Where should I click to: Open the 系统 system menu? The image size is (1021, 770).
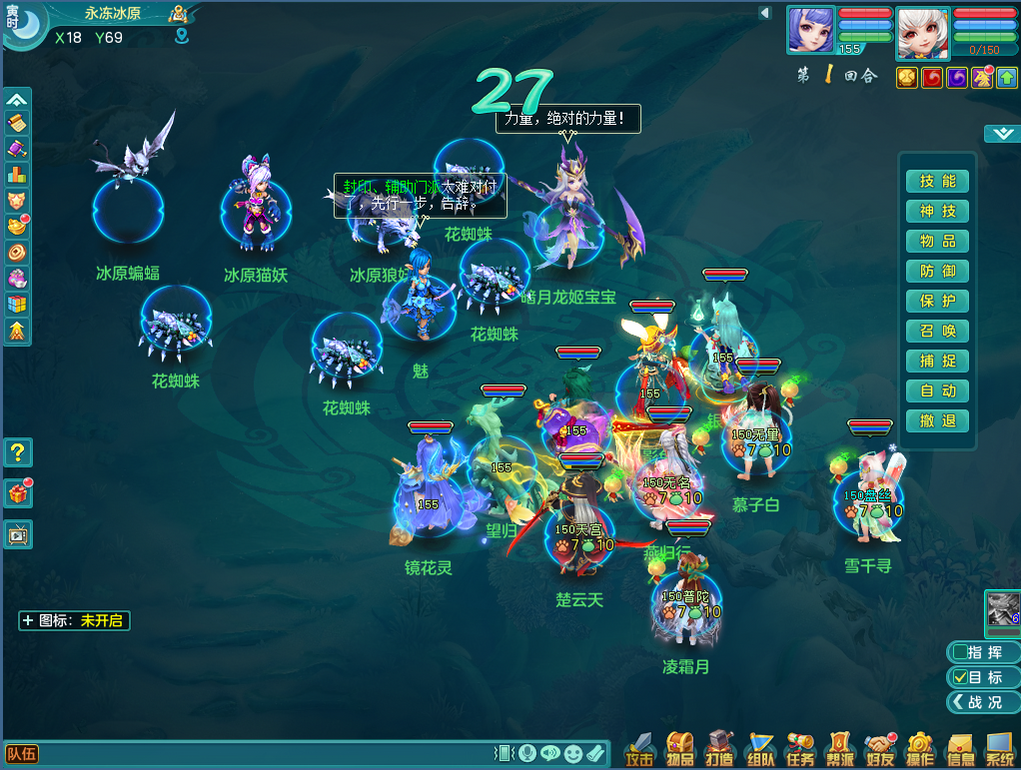tap(999, 748)
